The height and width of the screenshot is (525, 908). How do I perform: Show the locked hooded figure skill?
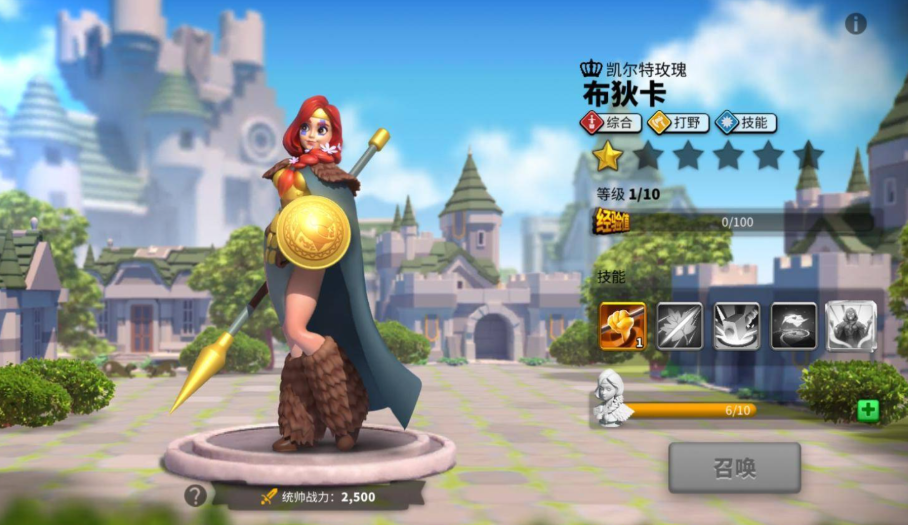point(851,326)
